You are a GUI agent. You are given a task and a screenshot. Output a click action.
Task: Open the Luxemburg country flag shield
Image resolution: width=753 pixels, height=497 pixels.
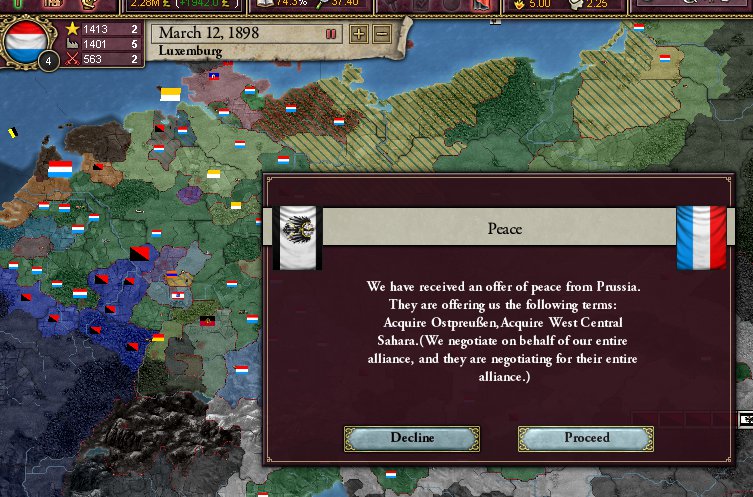[24, 42]
